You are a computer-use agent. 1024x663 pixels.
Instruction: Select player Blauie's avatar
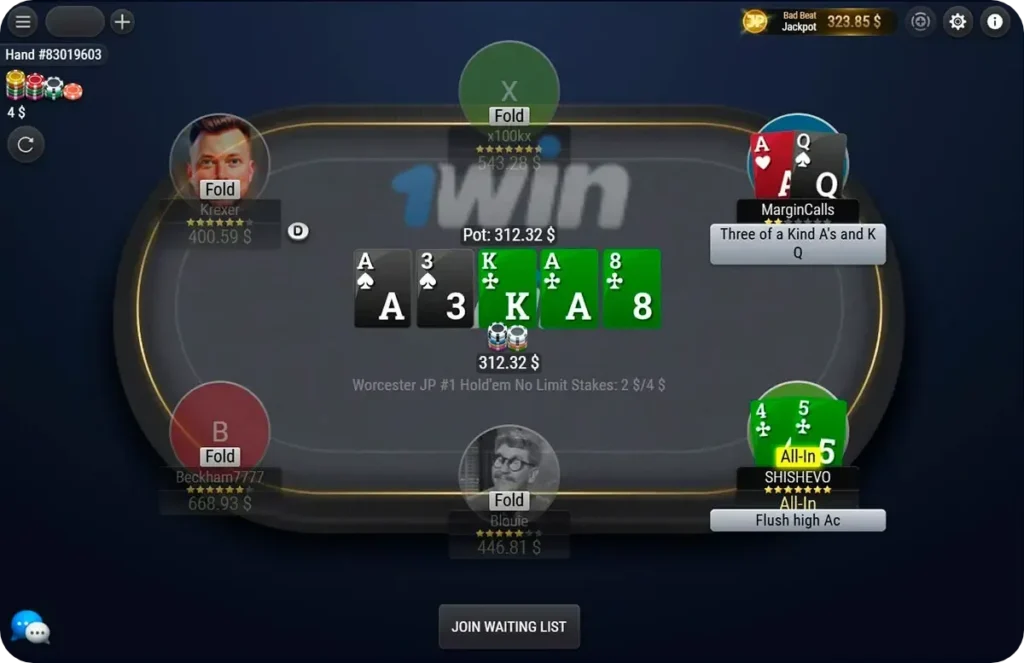509,468
